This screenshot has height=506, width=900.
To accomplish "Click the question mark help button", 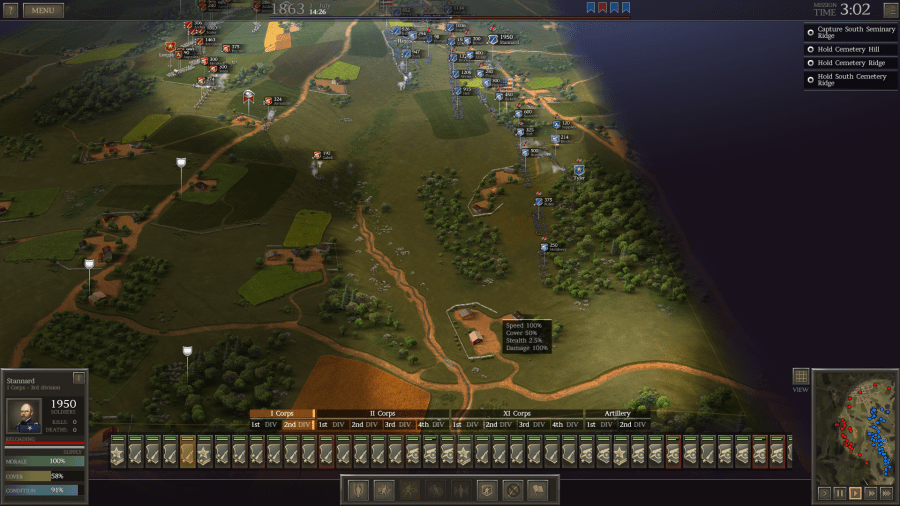I will click(11, 10).
